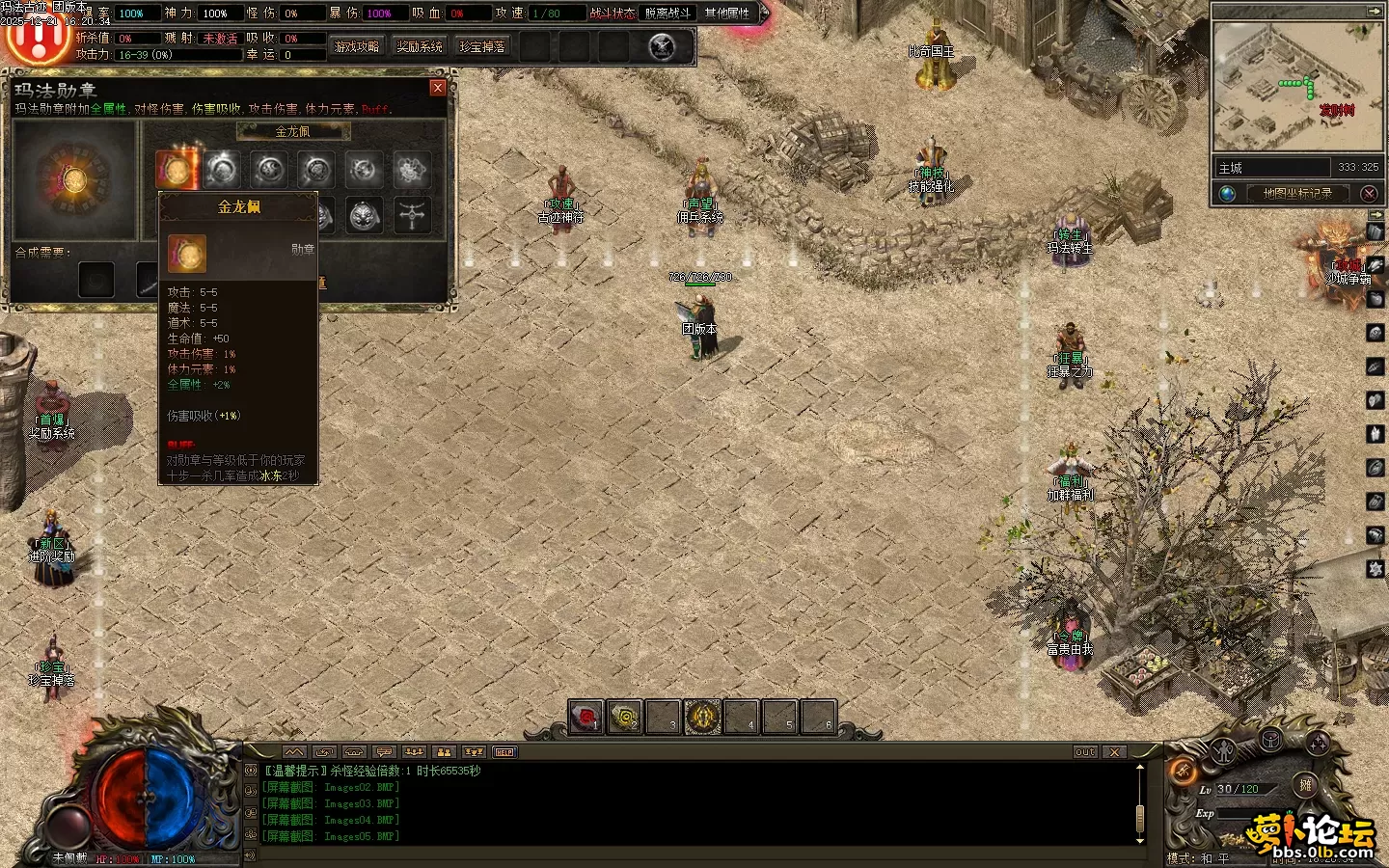Show 其他属性 other attributes
The height and width of the screenshot is (868, 1389).
click(x=727, y=13)
